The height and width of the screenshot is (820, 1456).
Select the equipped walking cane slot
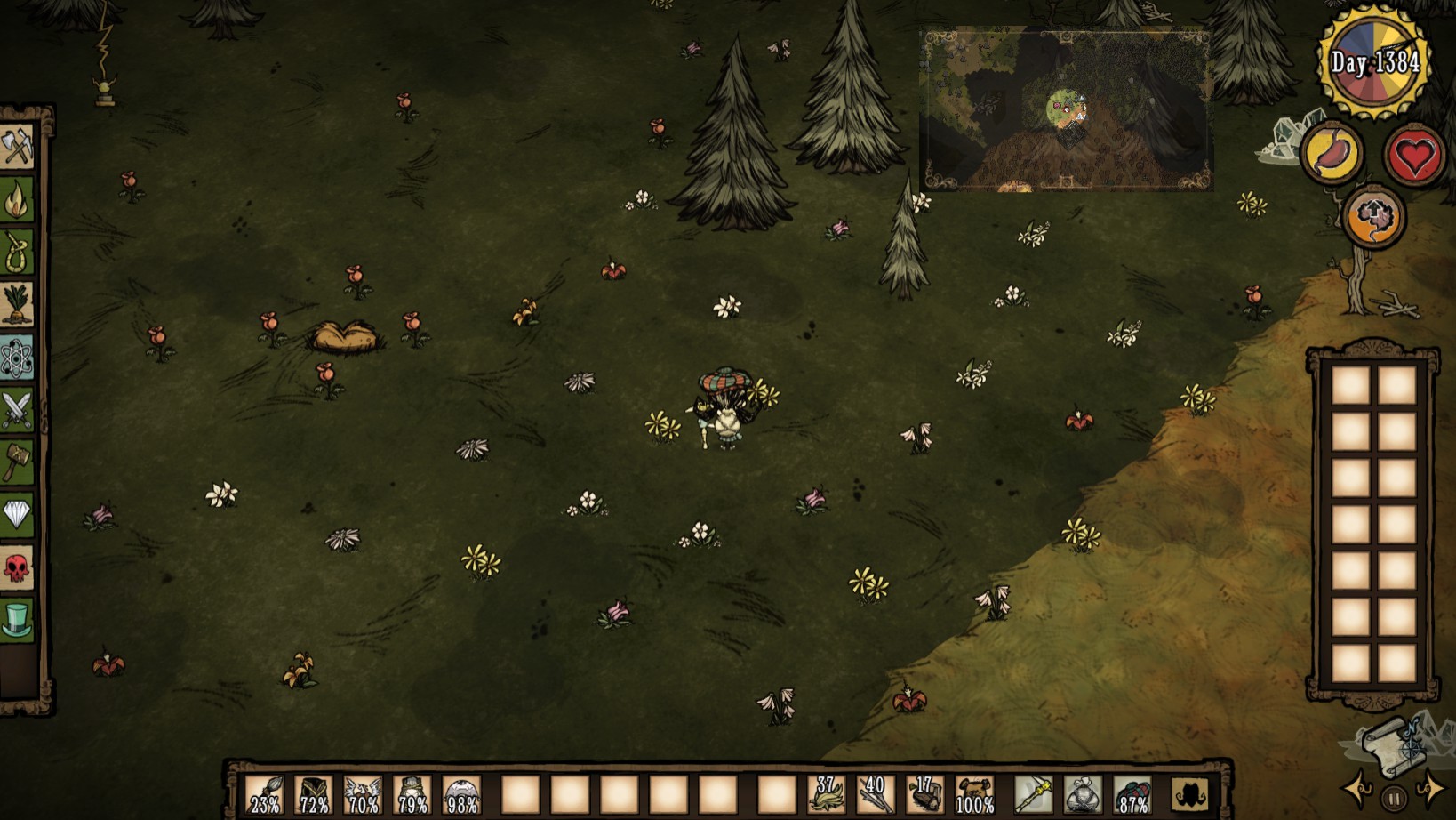pyautogui.click(x=1033, y=794)
